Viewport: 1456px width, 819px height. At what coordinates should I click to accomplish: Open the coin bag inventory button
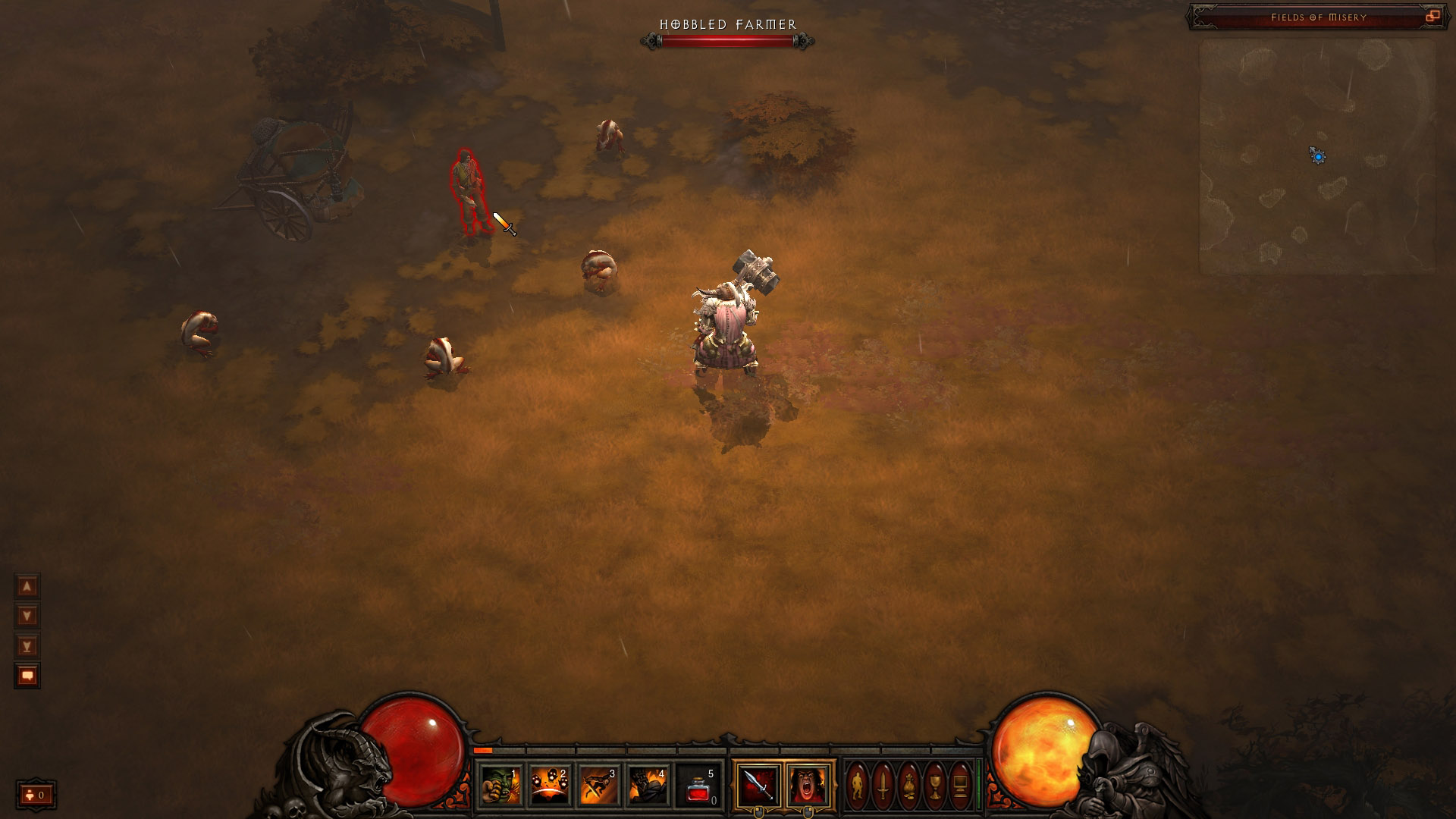pos(909,785)
